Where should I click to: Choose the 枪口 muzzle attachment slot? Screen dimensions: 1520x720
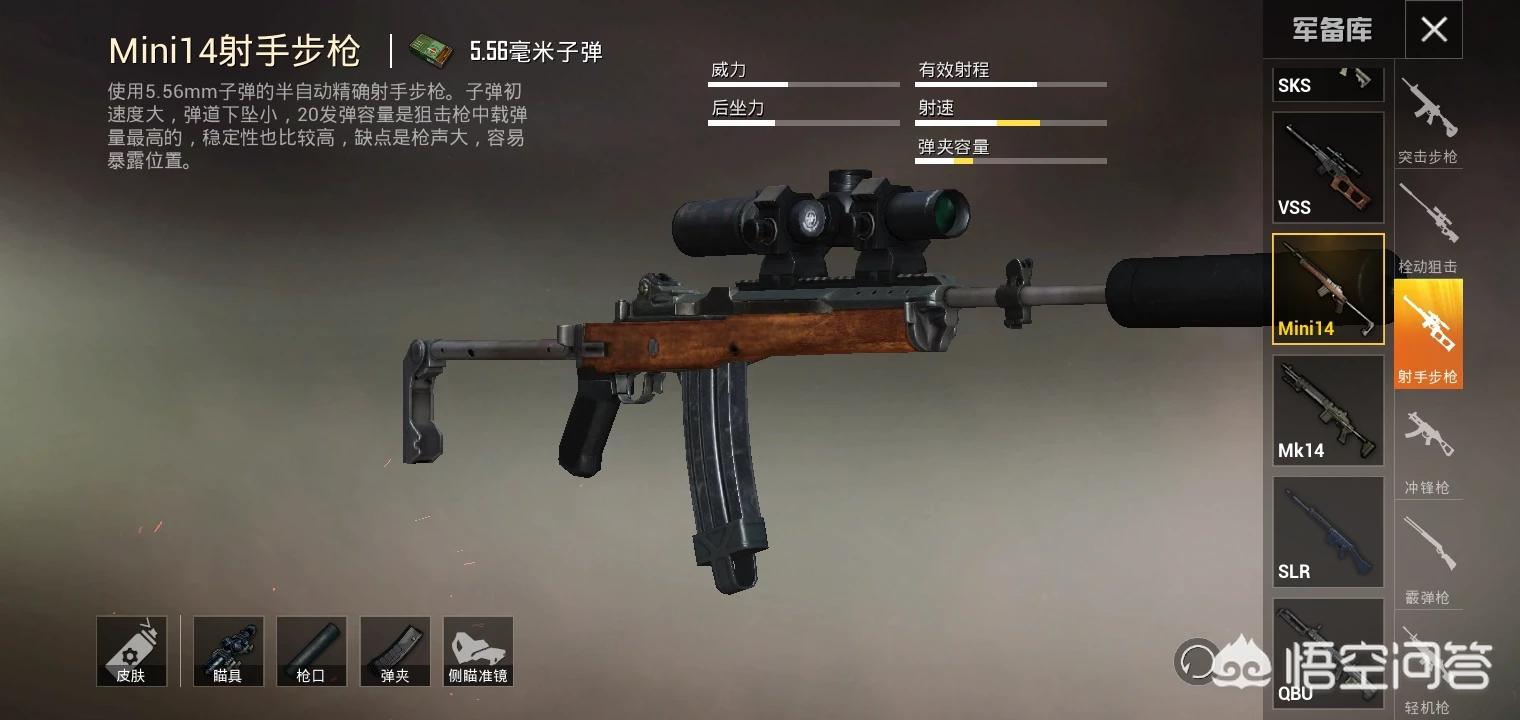(311, 651)
